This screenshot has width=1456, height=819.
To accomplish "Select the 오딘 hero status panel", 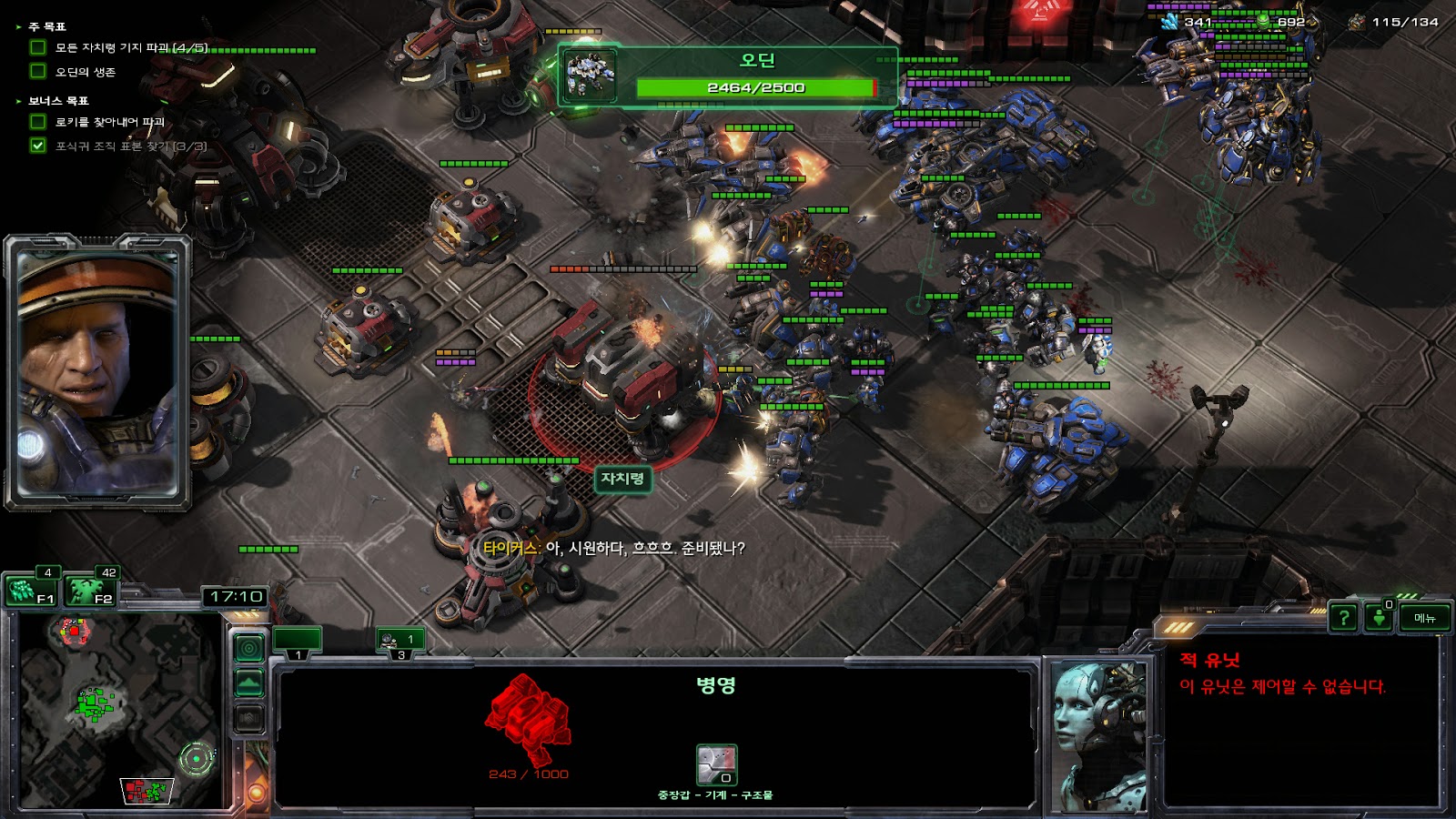I will click(x=728, y=76).
